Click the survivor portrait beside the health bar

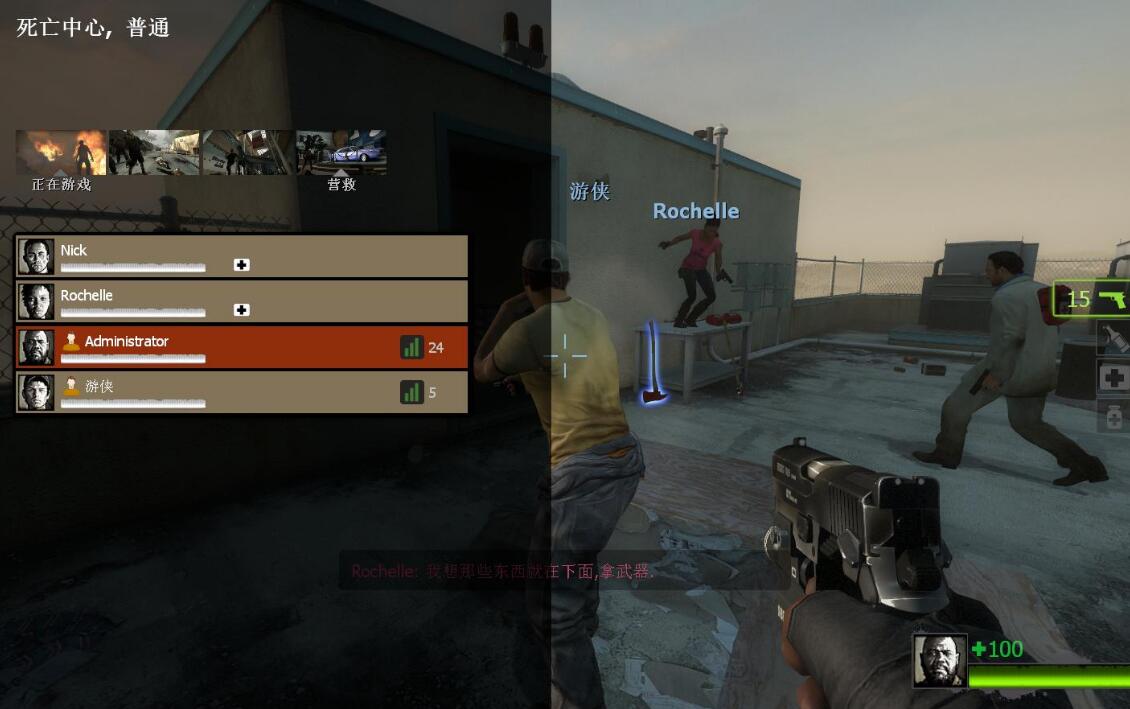point(940,661)
